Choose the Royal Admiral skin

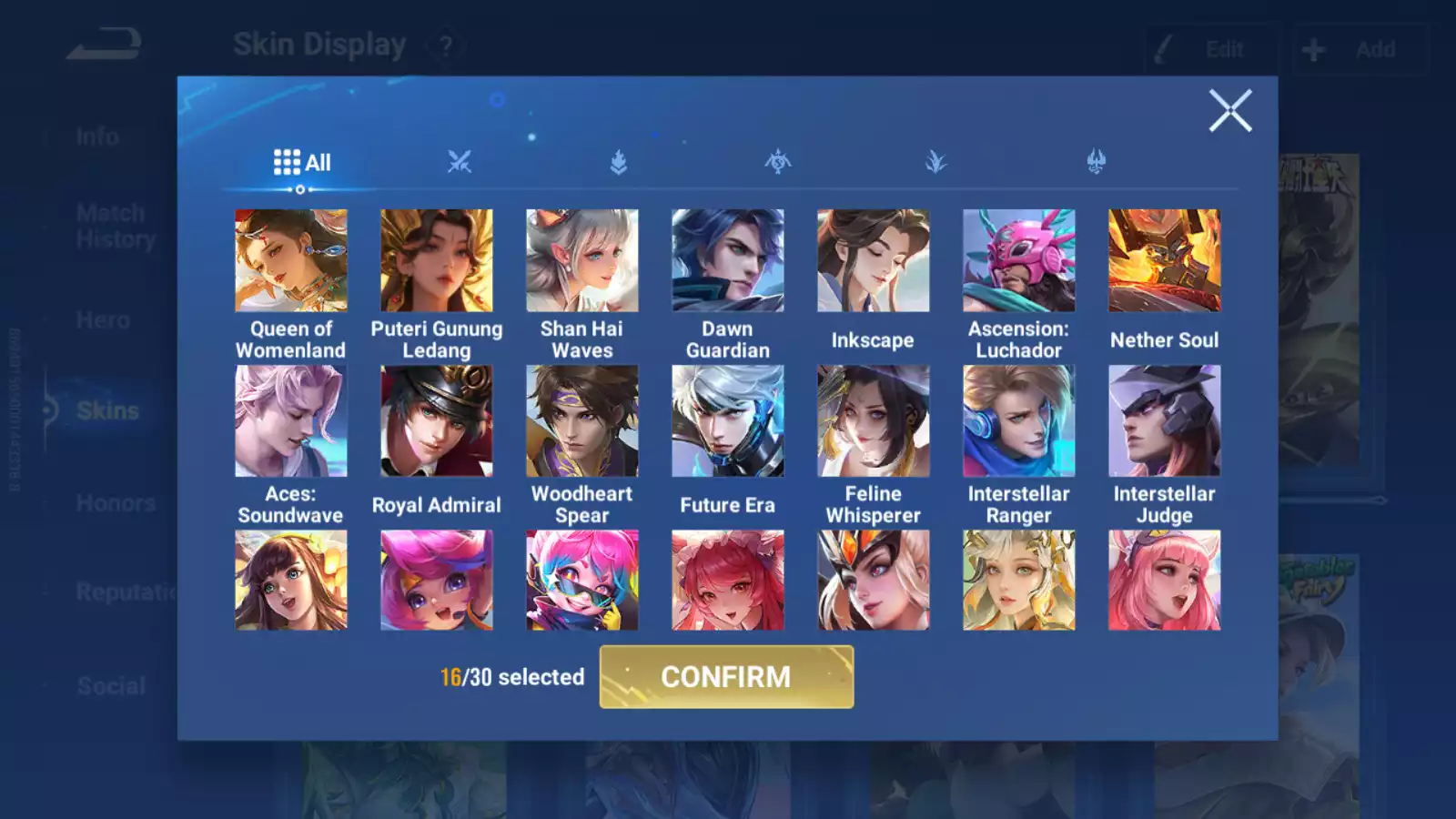point(437,421)
